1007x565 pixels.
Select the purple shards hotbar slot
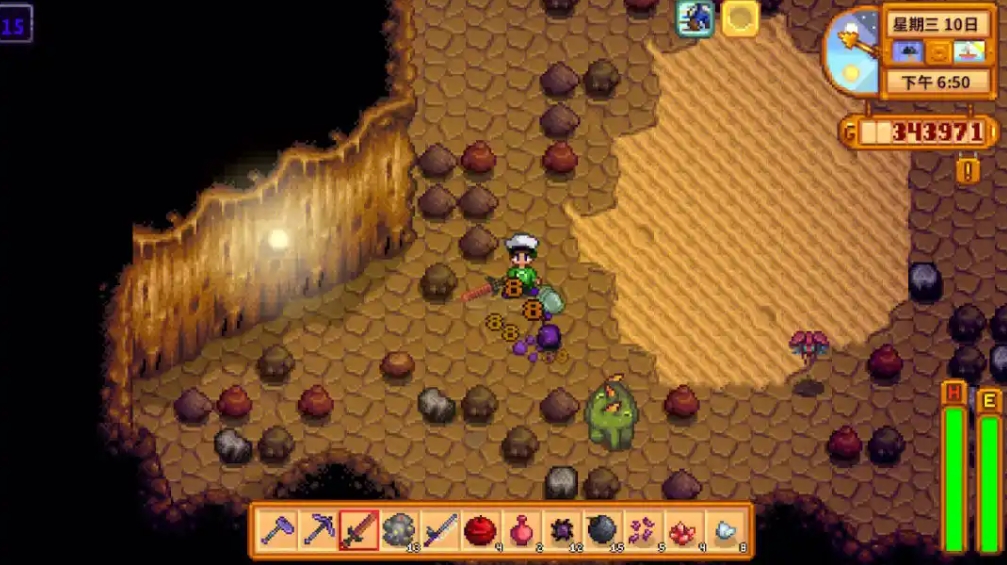click(643, 530)
